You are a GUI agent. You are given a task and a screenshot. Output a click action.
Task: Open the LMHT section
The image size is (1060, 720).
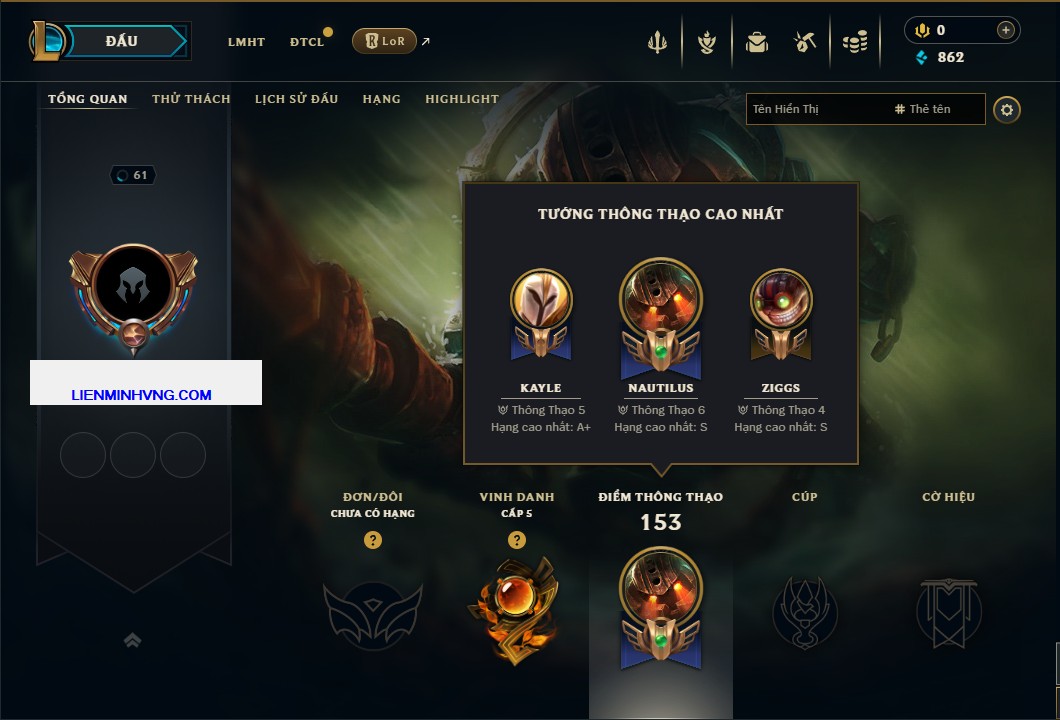point(246,42)
